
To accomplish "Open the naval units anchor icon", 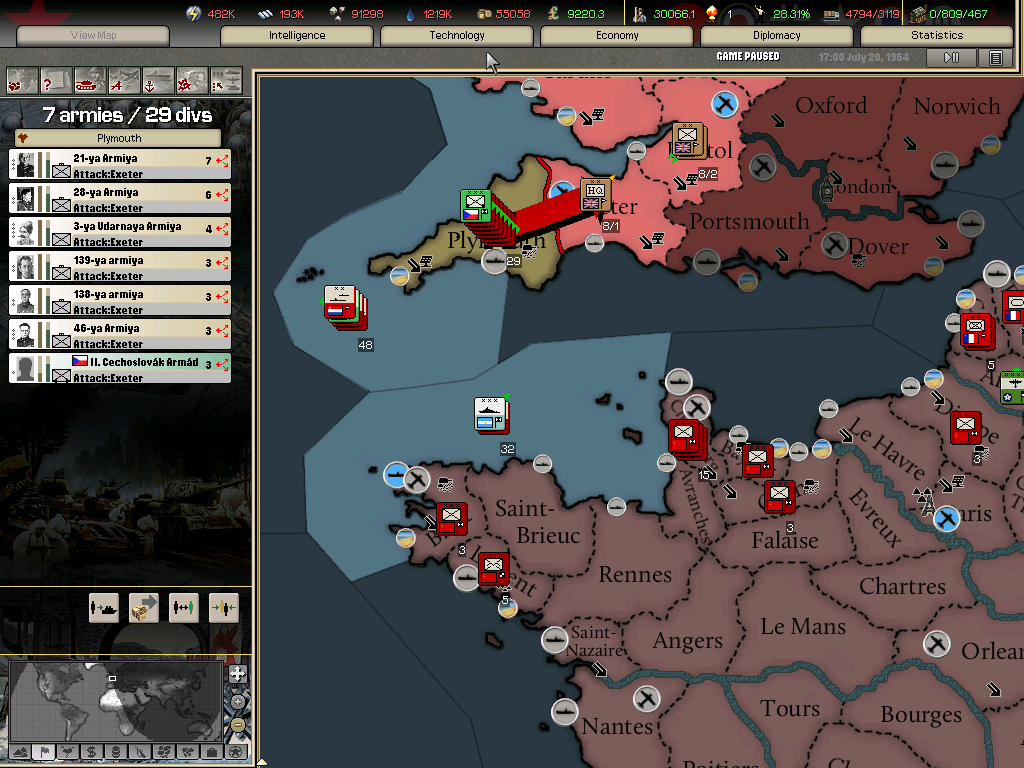I will click(158, 79).
